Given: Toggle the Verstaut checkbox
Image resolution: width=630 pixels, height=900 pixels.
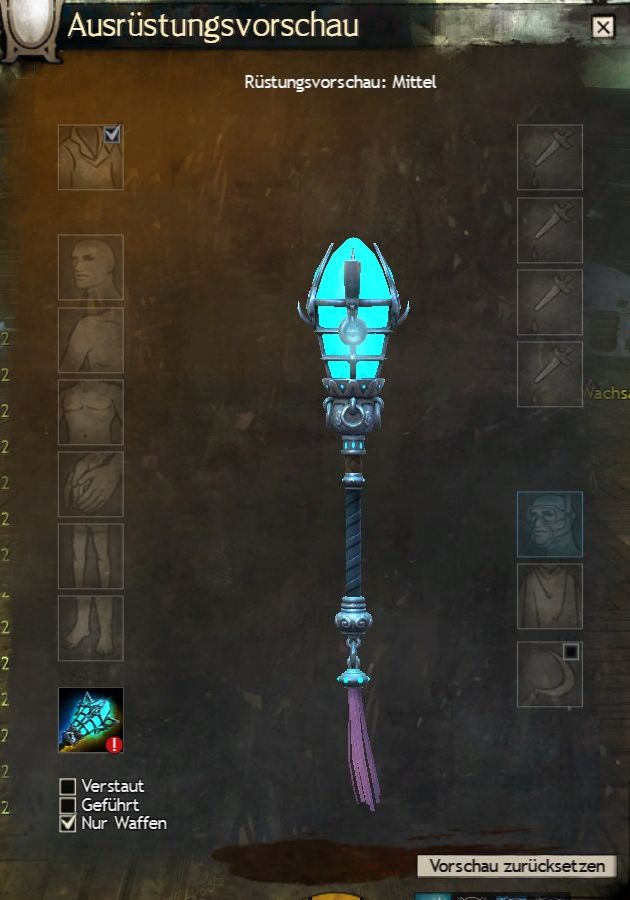Looking at the screenshot, I should pyautogui.click(x=68, y=786).
